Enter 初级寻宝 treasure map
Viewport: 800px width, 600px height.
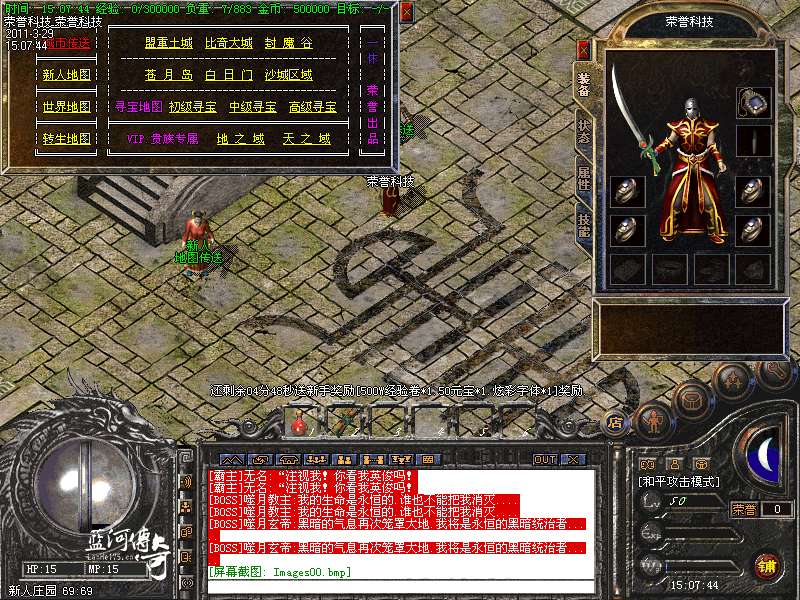(x=193, y=107)
